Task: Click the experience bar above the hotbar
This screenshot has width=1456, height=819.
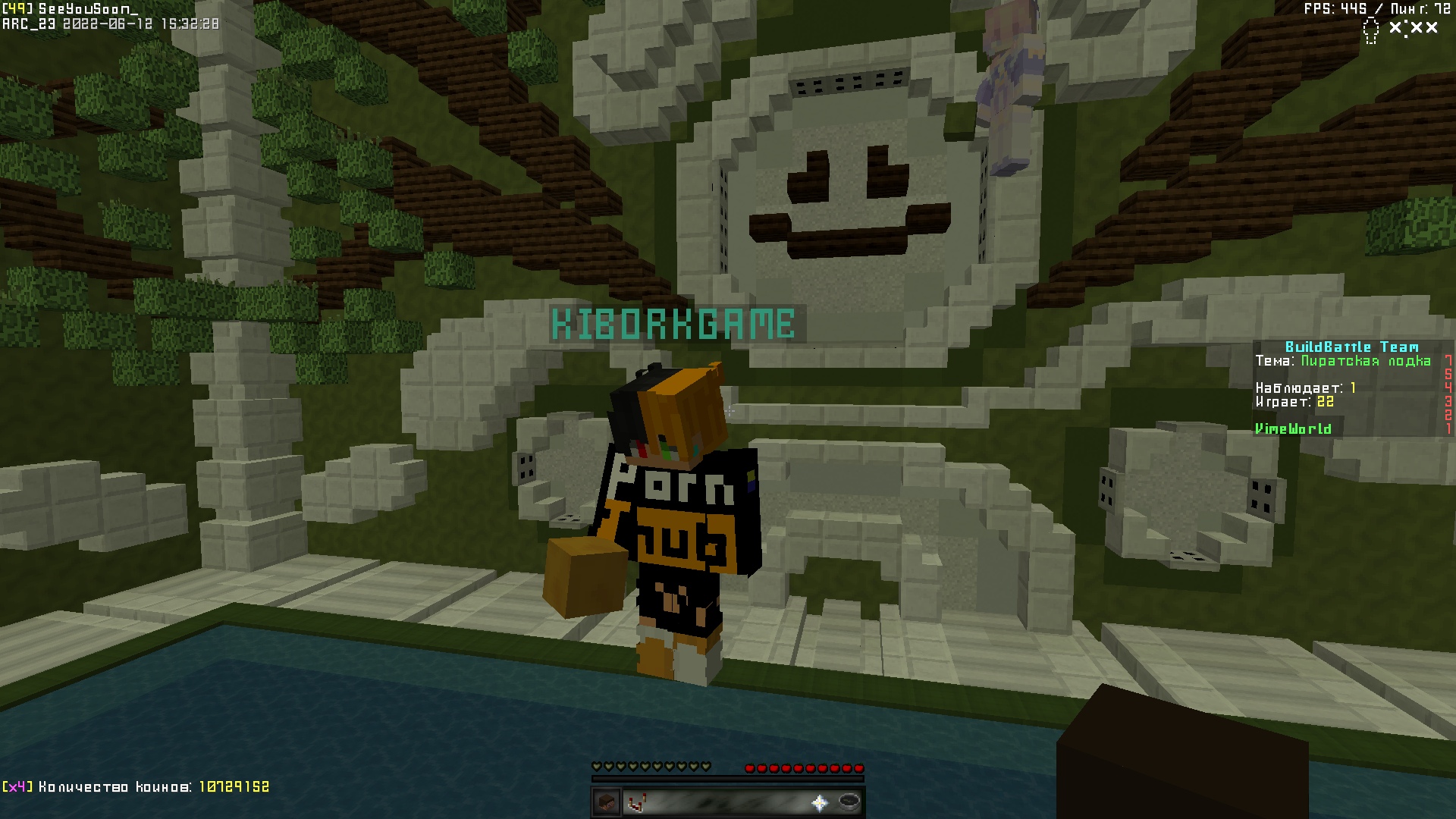Action: pos(728,778)
